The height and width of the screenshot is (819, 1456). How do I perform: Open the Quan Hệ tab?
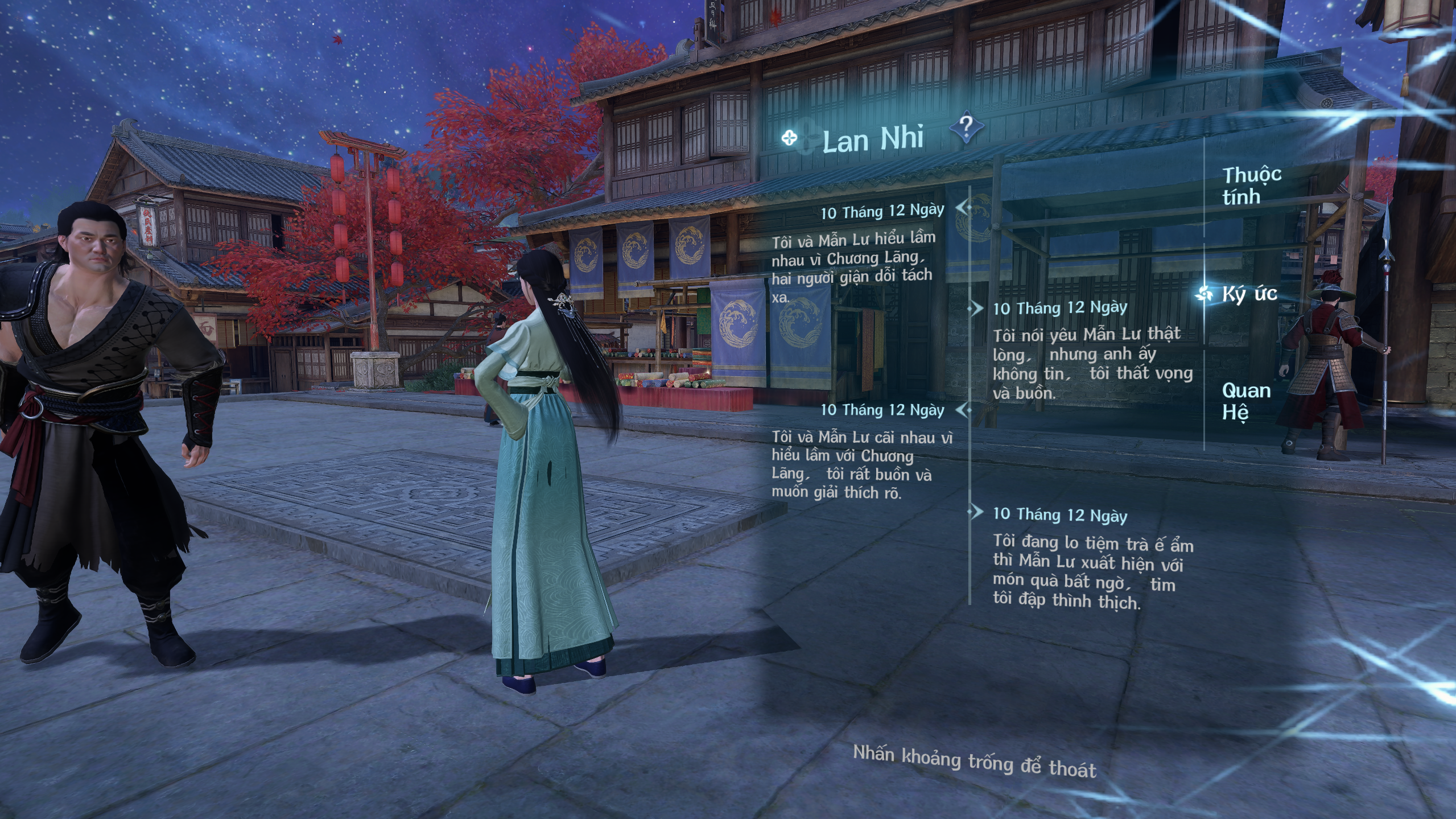[x=1245, y=401]
